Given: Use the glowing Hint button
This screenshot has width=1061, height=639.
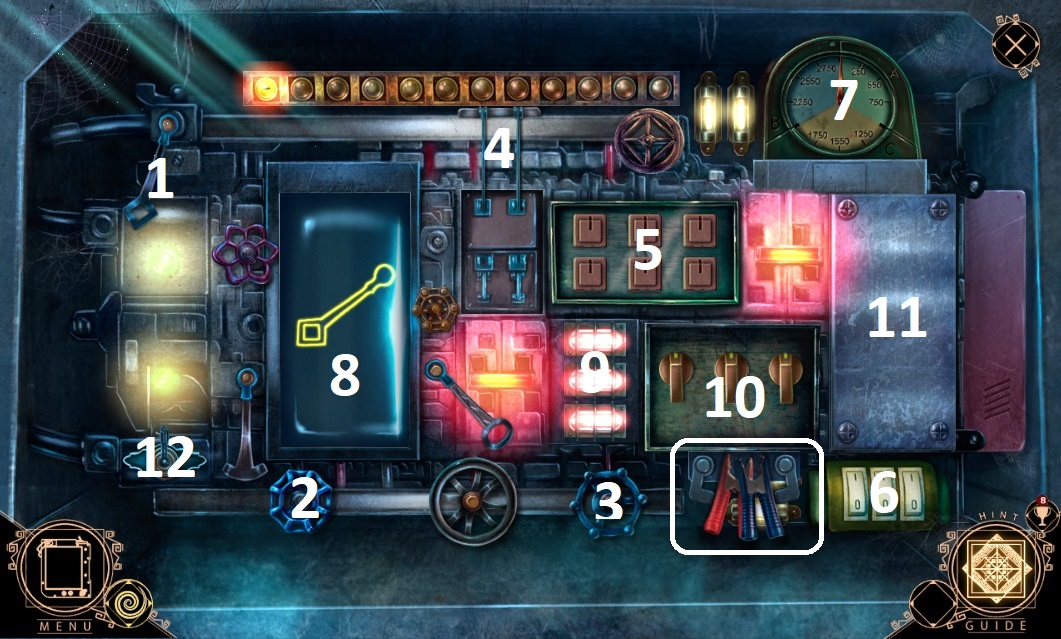Looking at the screenshot, I should click(x=995, y=574).
